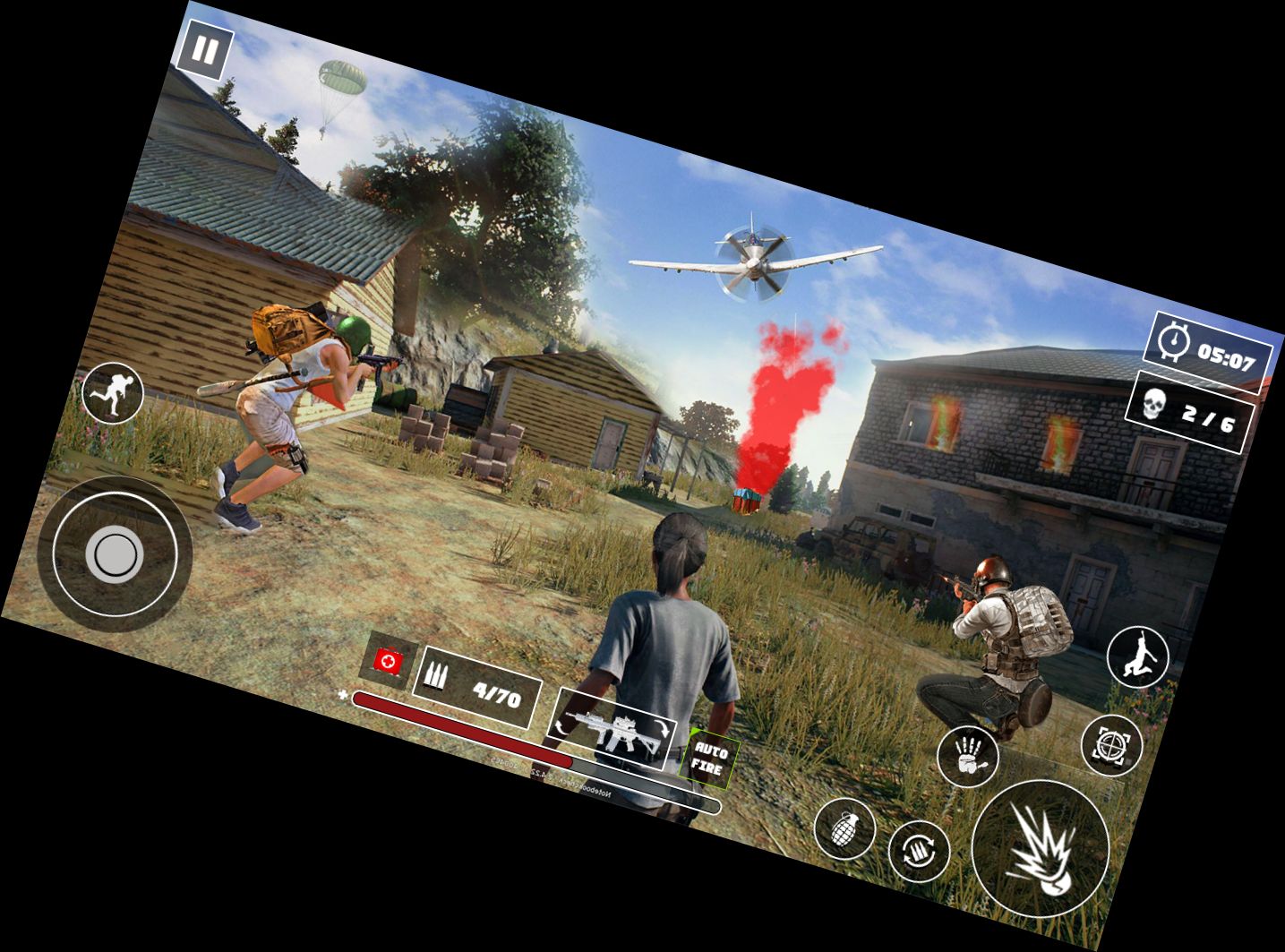Activate the jump figure button
Viewport: 1285px width, 952px height.
pyautogui.click(x=1137, y=656)
